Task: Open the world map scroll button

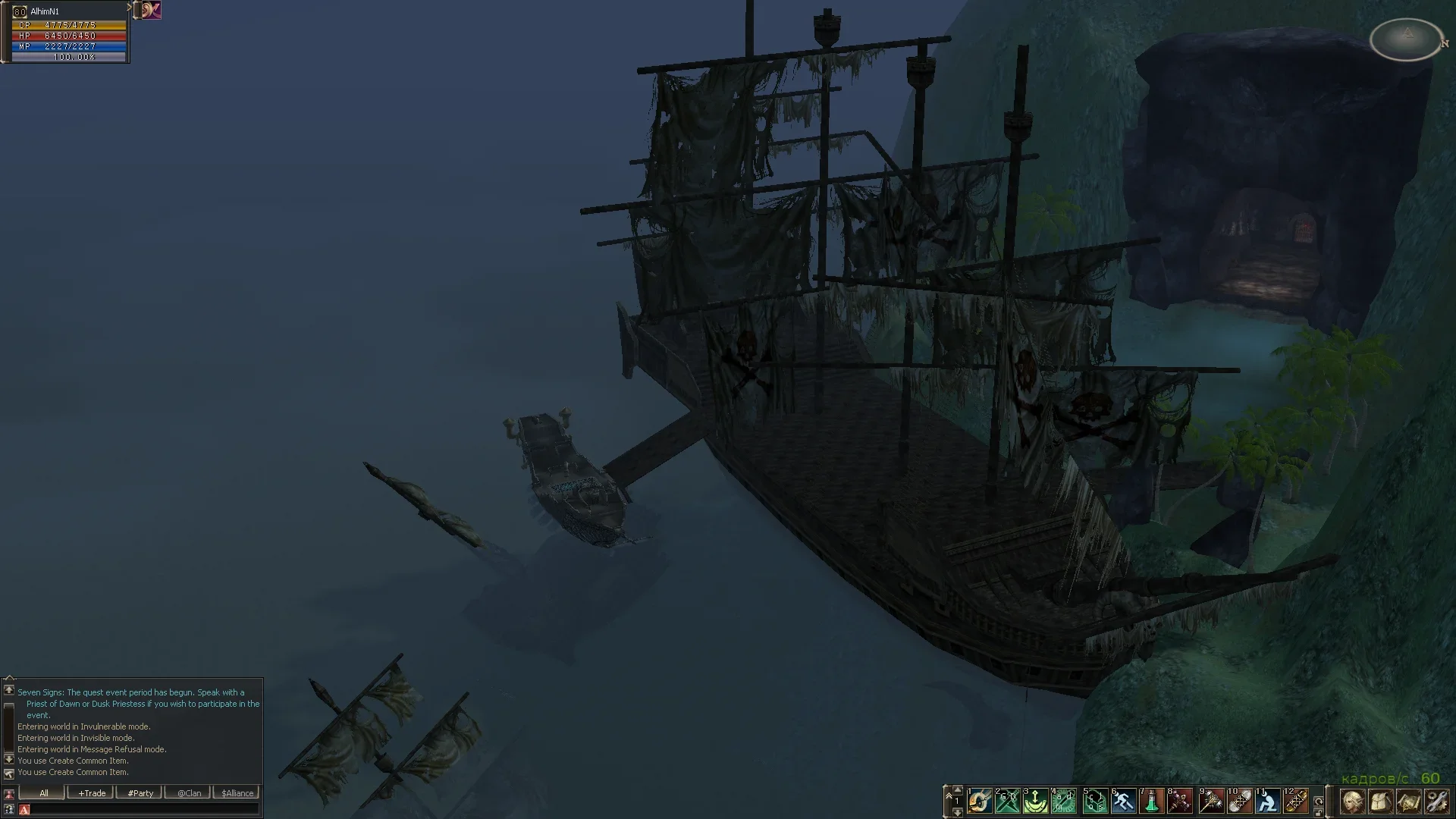Action: click(x=1408, y=802)
